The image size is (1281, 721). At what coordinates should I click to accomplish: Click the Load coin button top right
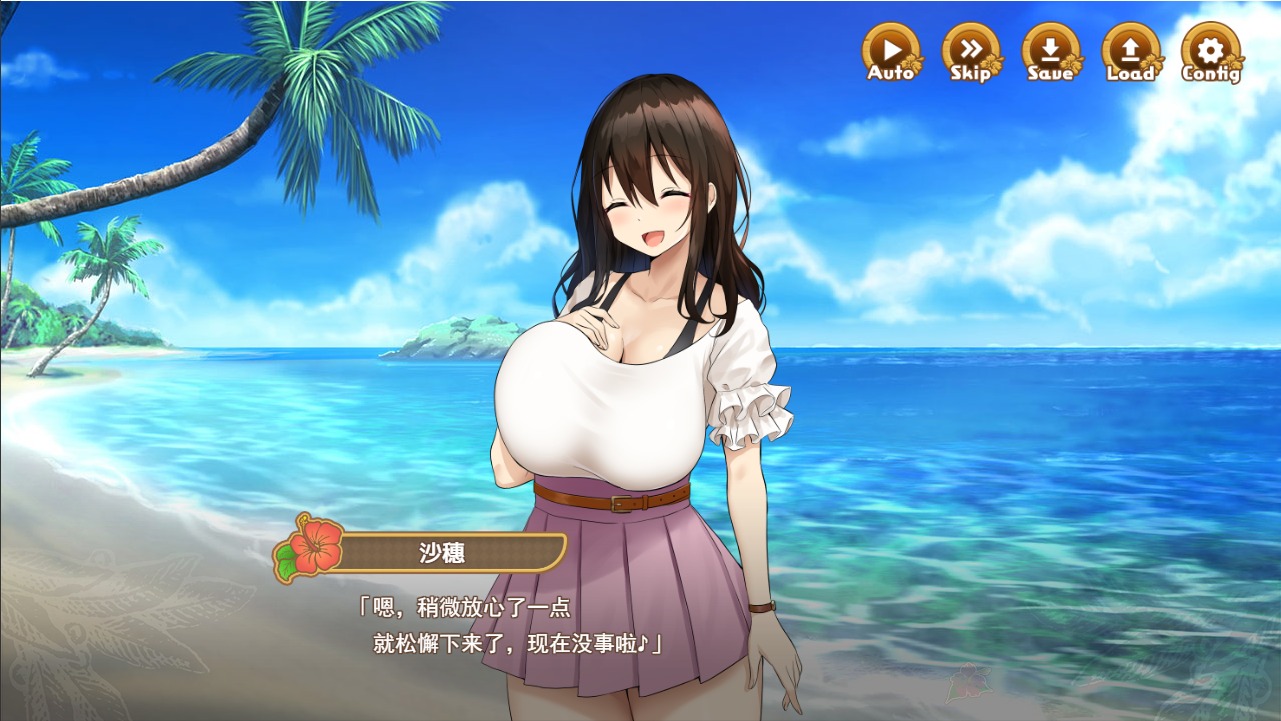click(x=1129, y=50)
